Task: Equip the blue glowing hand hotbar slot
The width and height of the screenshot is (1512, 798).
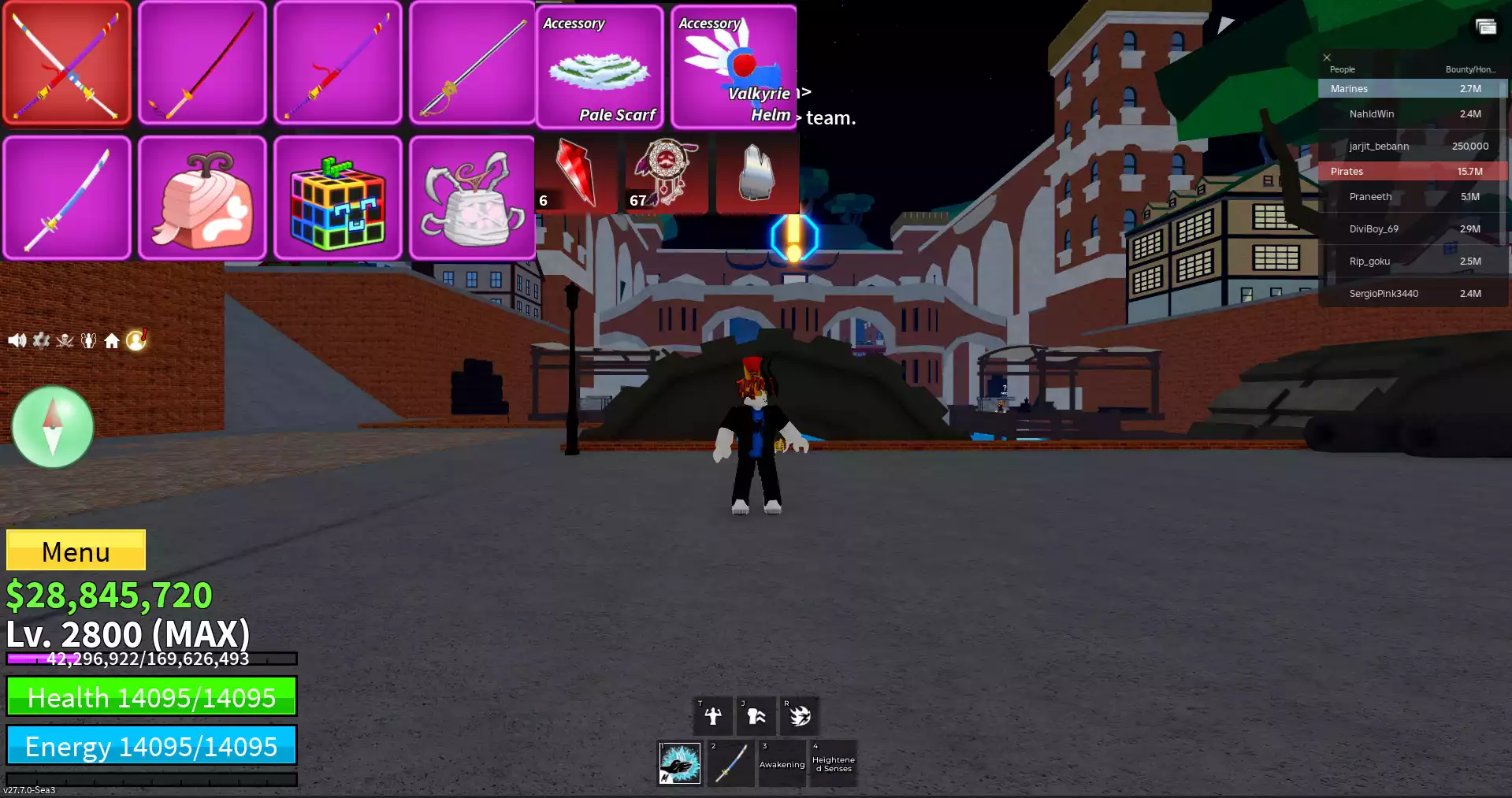Action: tap(679, 763)
